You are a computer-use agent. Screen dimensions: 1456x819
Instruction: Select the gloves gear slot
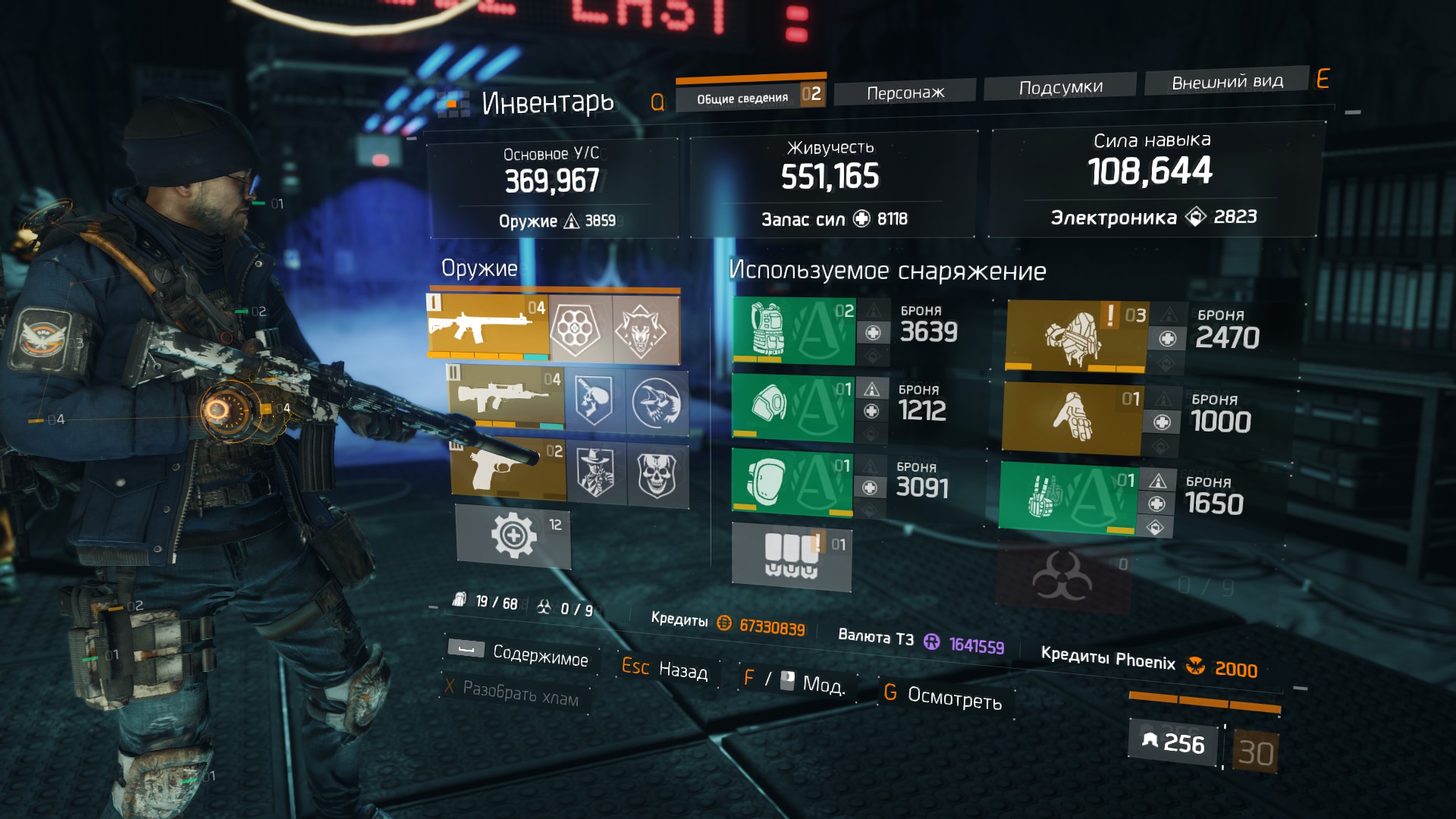(1071, 417)
